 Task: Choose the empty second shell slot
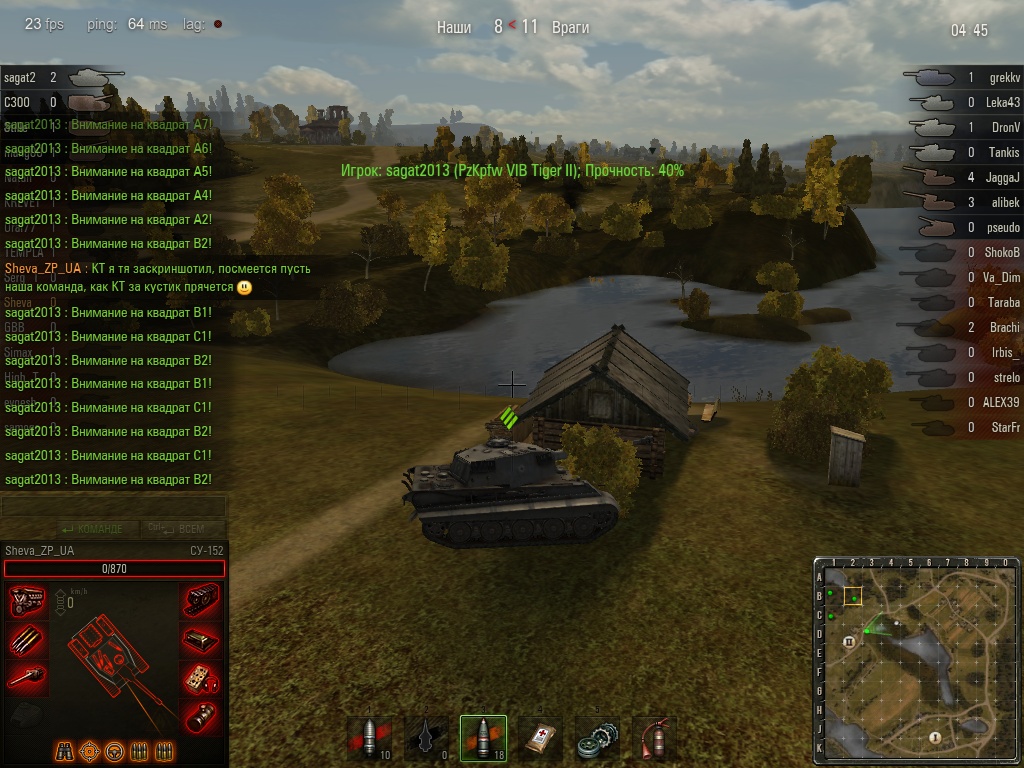(x=427, y=739)
